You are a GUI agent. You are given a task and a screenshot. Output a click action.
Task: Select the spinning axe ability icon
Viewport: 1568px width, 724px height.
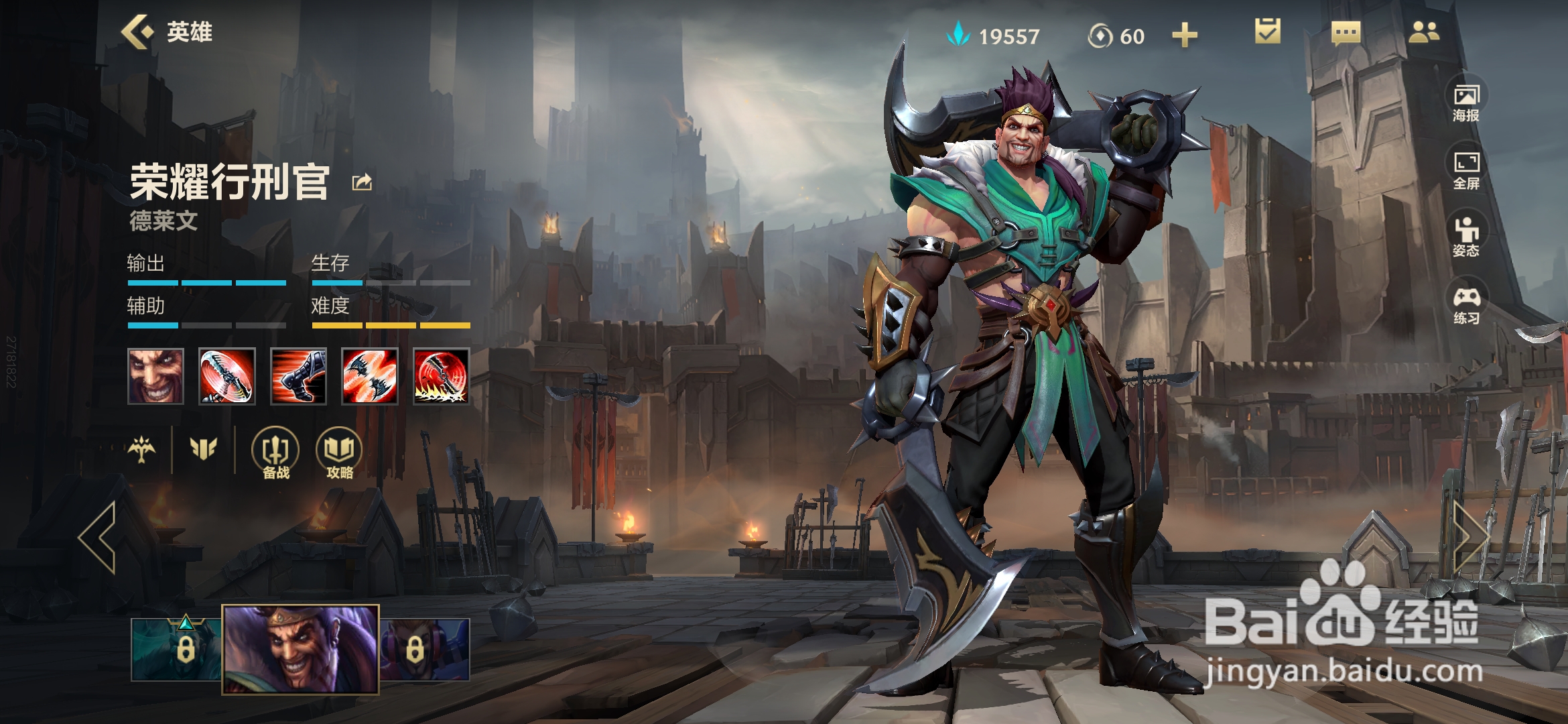click(227, 376)
